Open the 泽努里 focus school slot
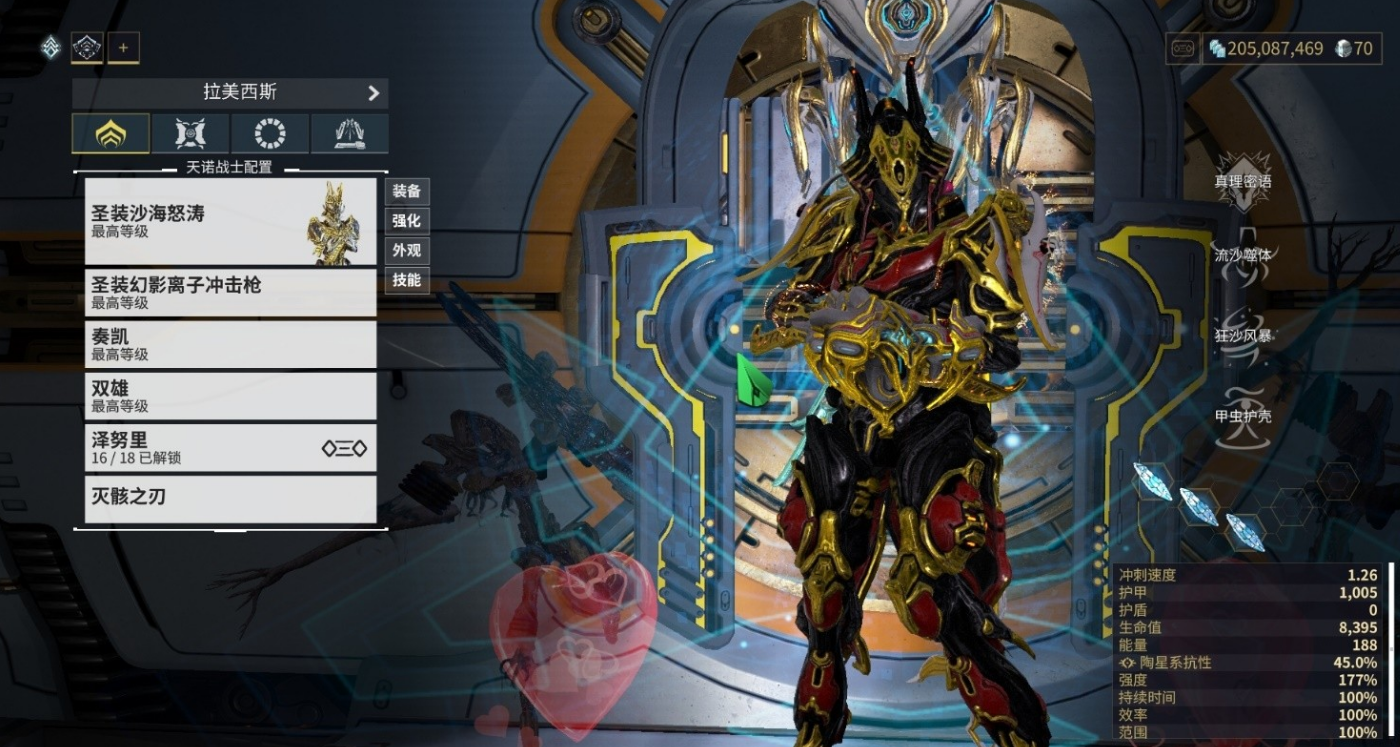 (230, 448)
